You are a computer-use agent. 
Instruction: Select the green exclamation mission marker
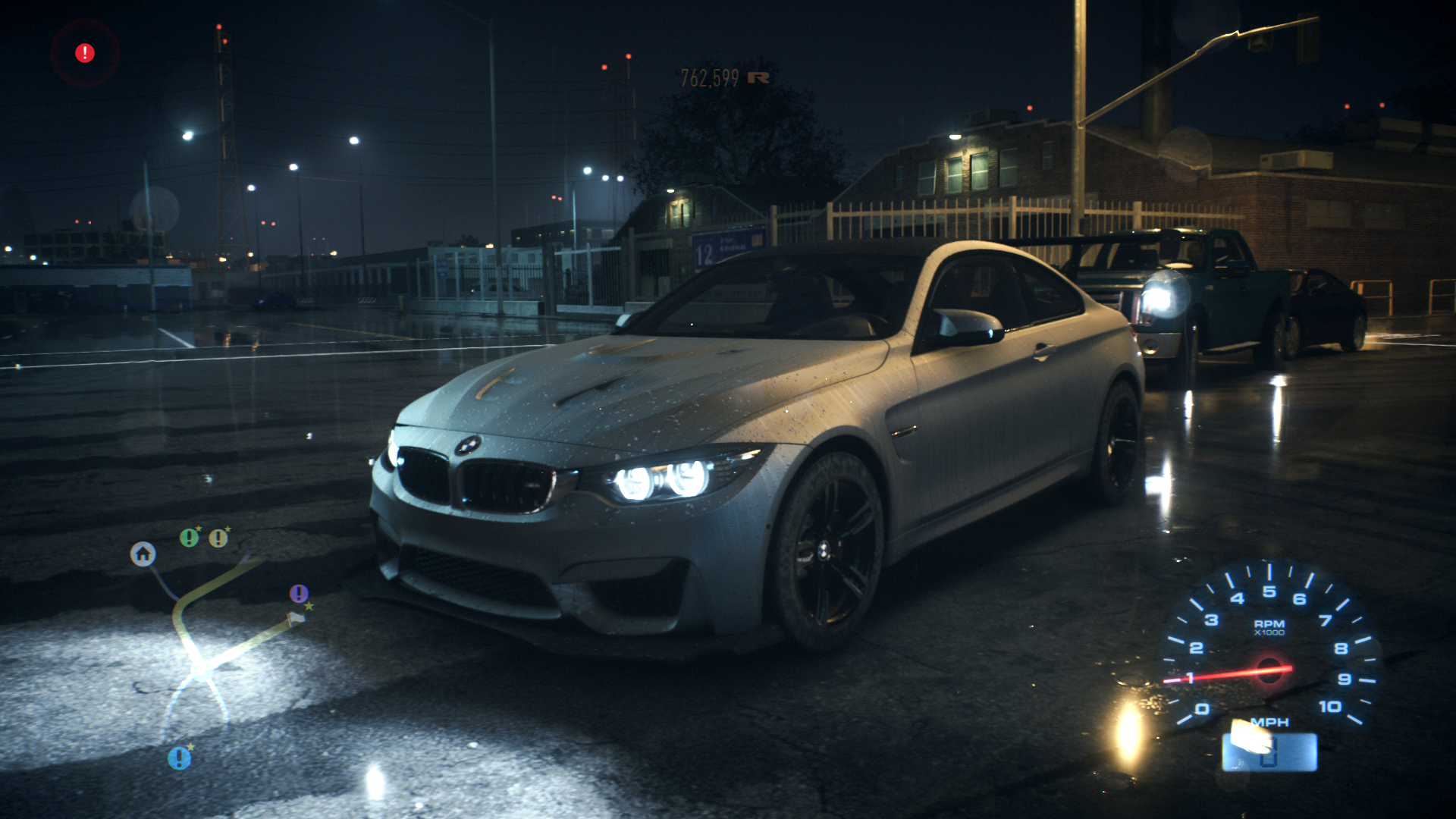pos(189,538)
